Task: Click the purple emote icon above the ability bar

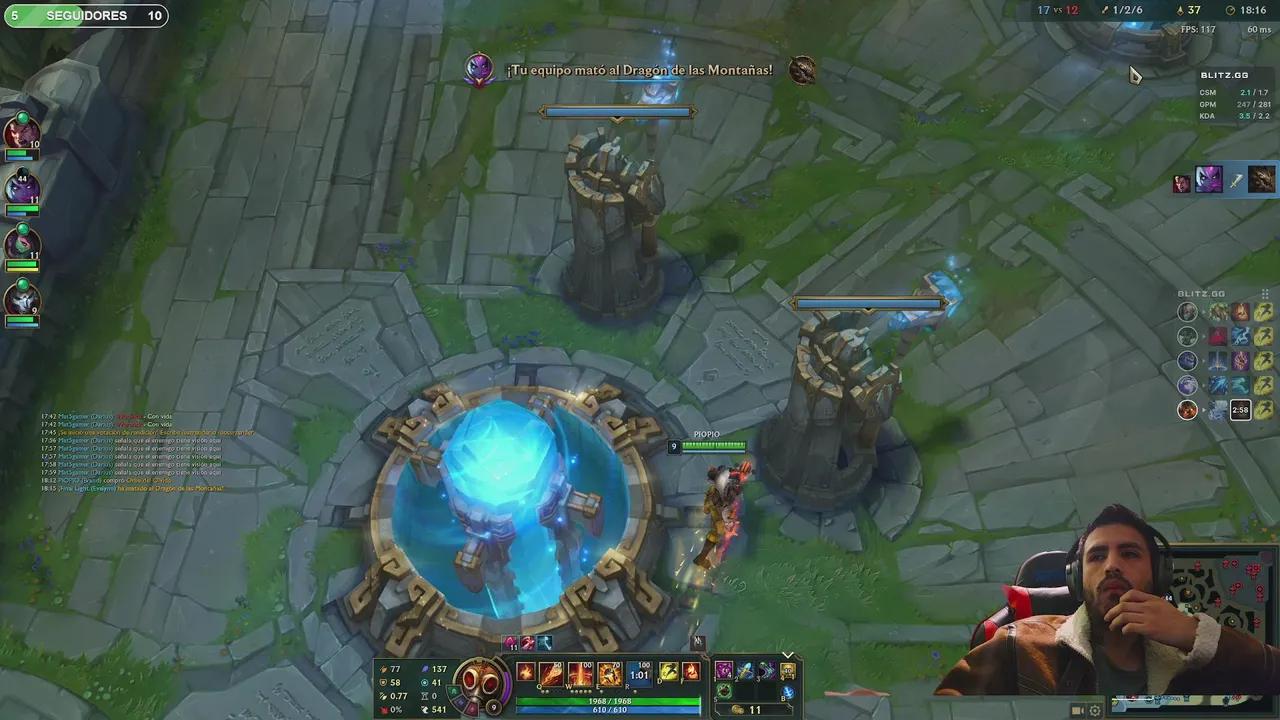Action: point(508,644)
